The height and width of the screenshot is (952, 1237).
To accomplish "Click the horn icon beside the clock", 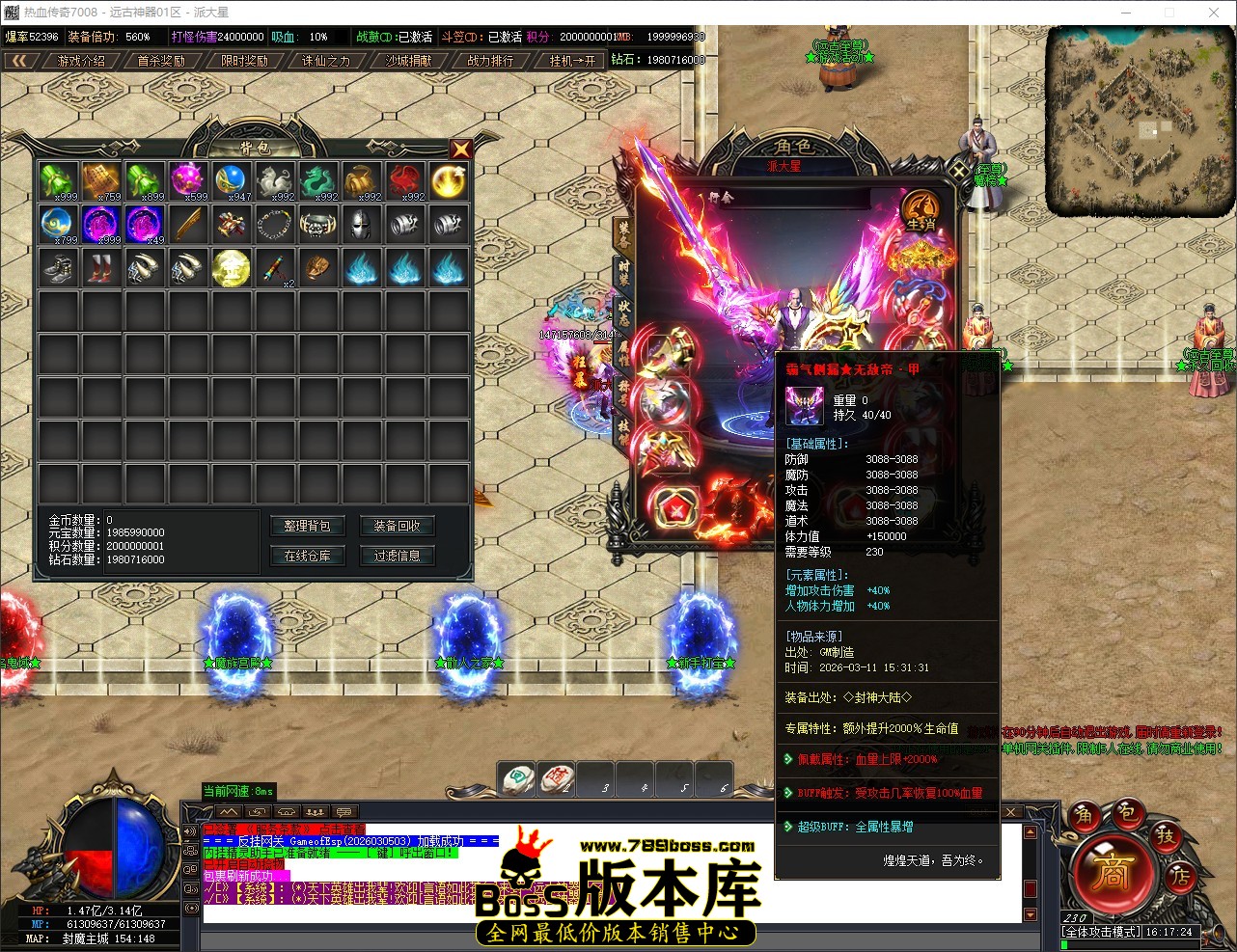I will tap(1218, 933).
